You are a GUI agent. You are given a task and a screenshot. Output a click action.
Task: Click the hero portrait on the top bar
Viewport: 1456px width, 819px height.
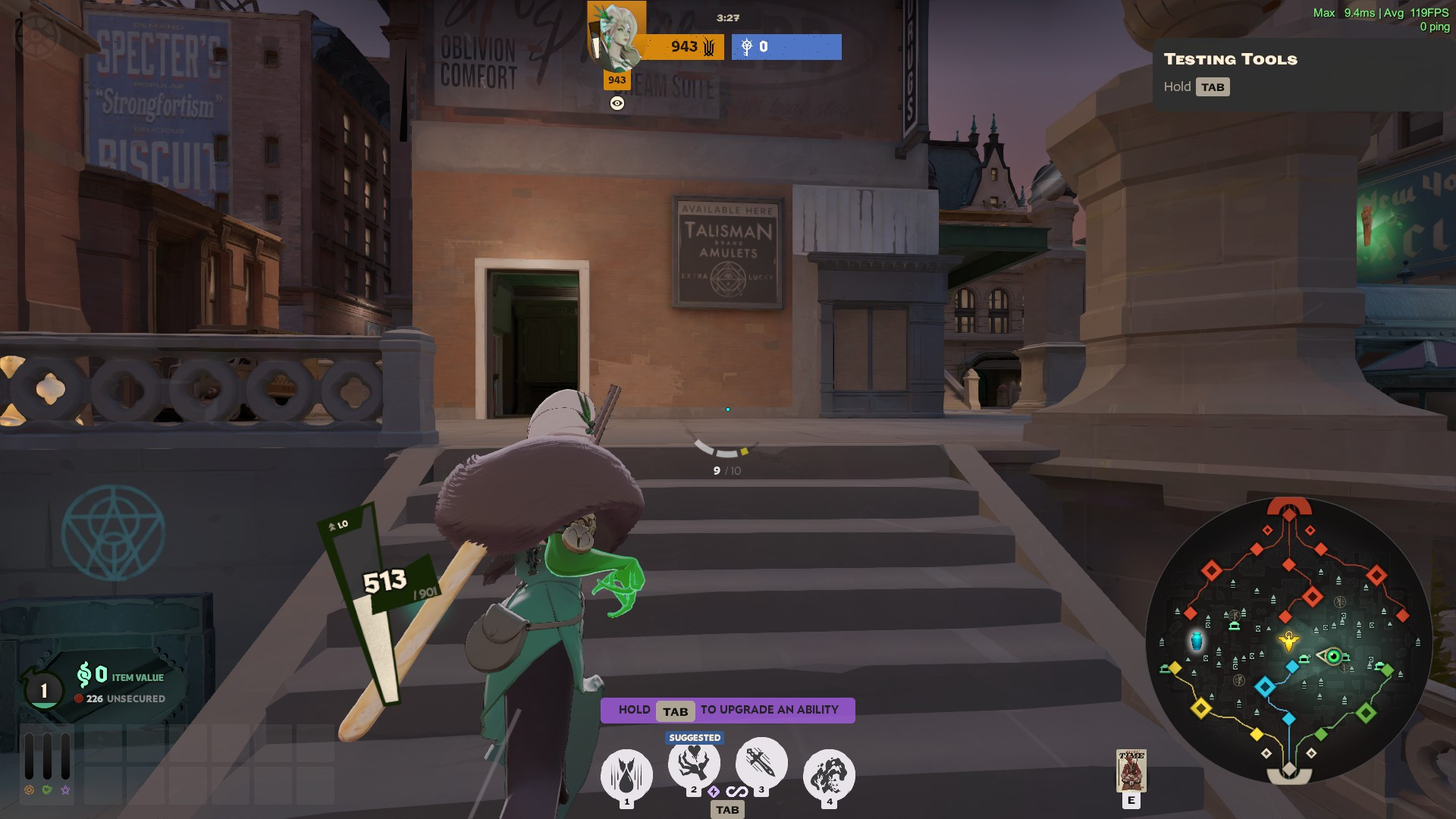tap(617, 36)
